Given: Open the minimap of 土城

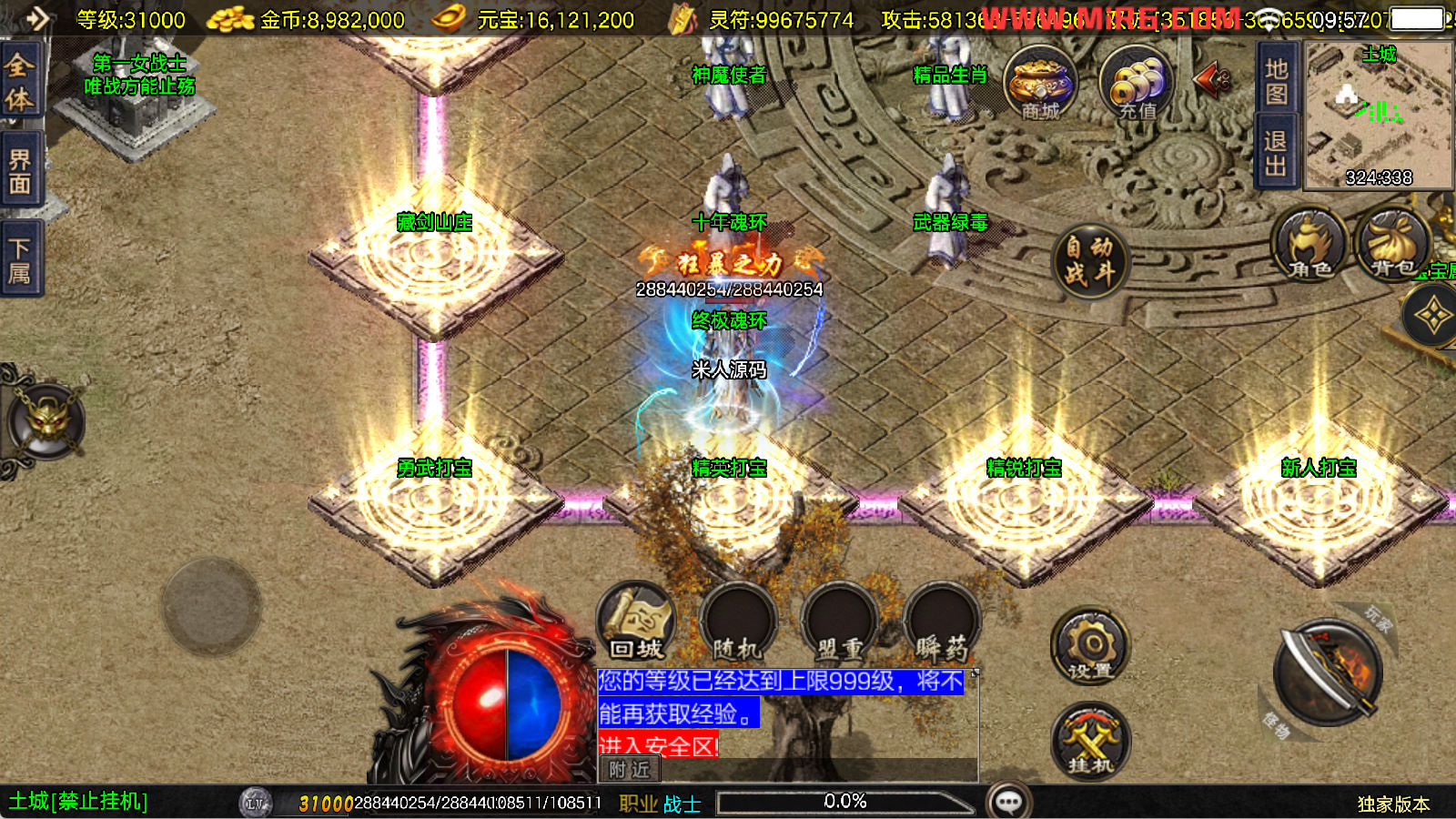Looking at the screenshot, I should [1378, 115].
